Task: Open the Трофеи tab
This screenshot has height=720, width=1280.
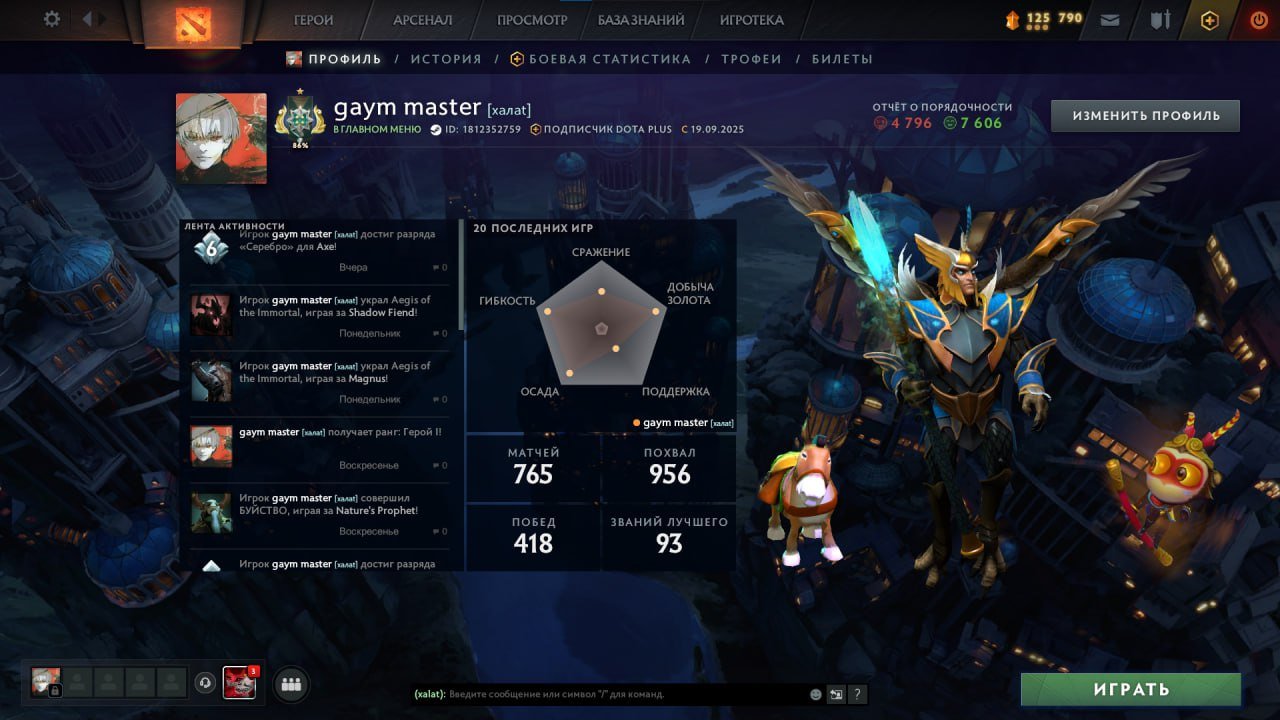Action: point(751,59)
